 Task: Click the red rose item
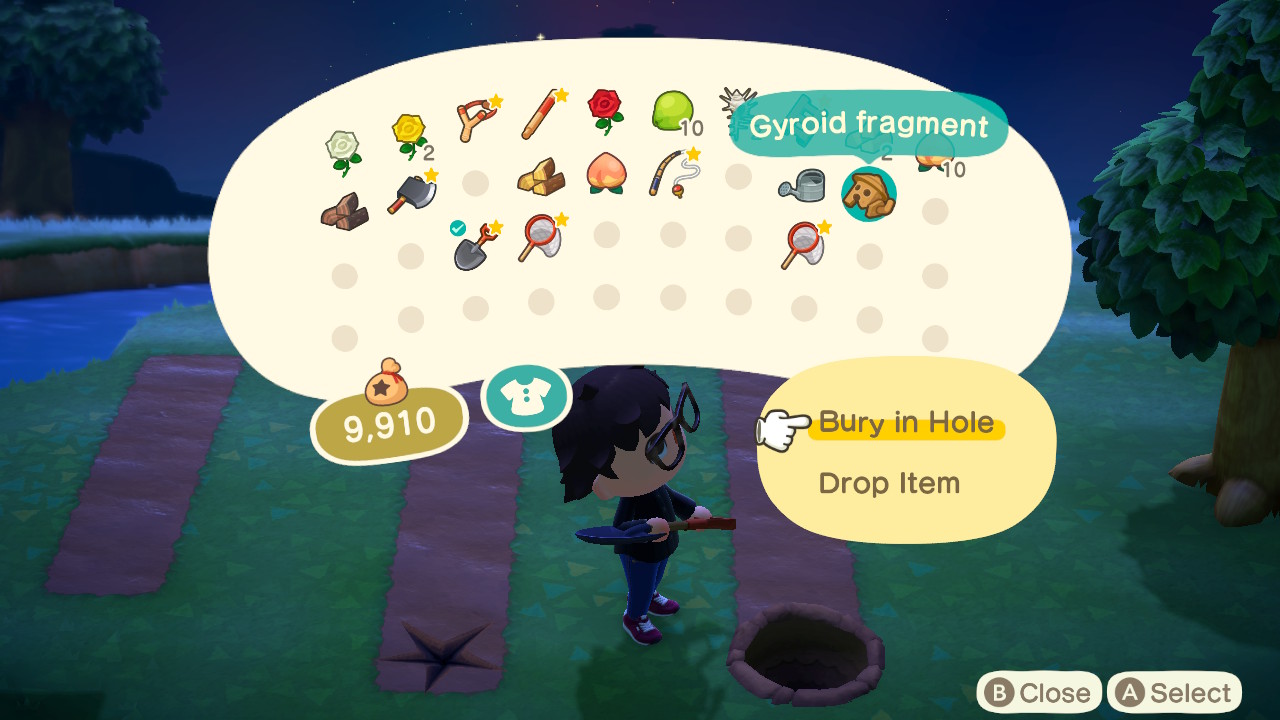point(604,108)
